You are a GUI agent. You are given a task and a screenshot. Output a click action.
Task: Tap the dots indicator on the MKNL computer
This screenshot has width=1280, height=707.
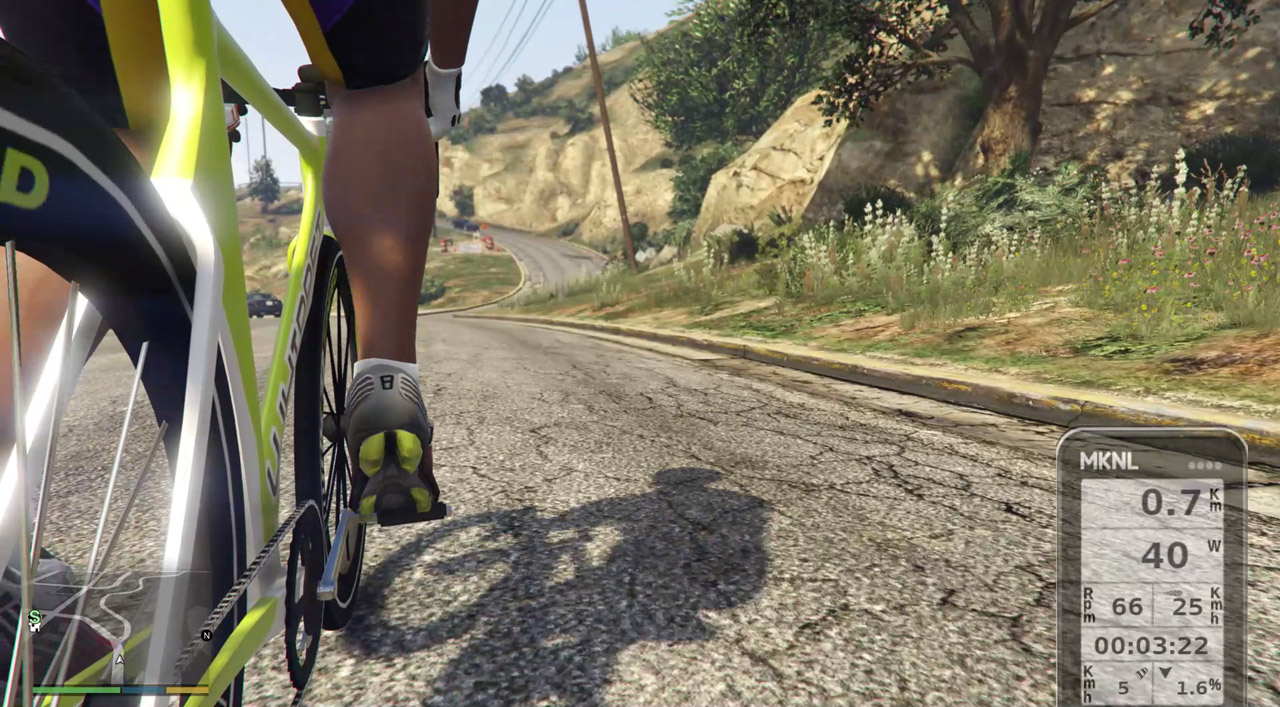point(1205,465)
